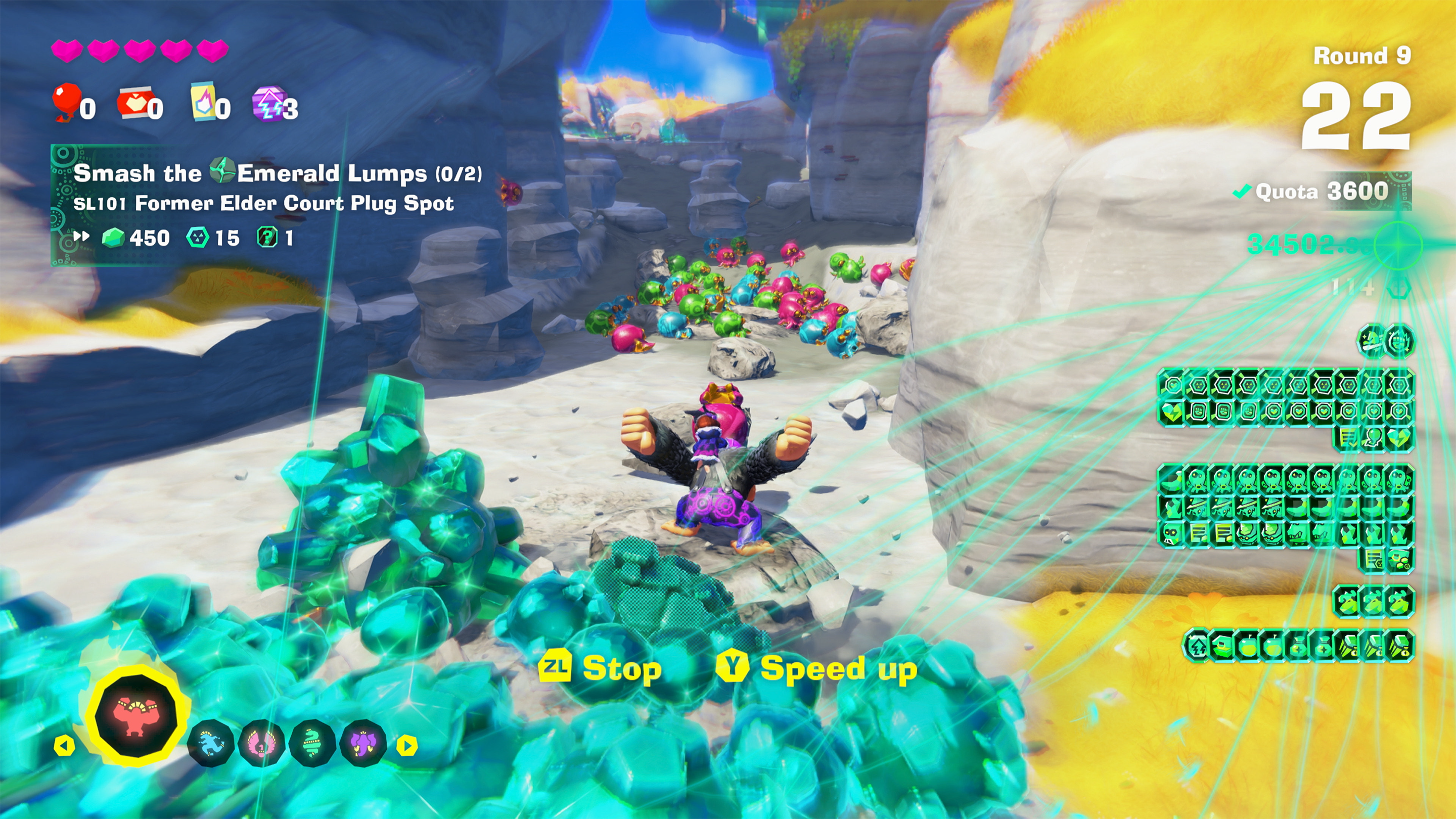This screenshot has height=819, width=1456.
Task: Cycle transformations with the right arrow
Action: (407, 746)
